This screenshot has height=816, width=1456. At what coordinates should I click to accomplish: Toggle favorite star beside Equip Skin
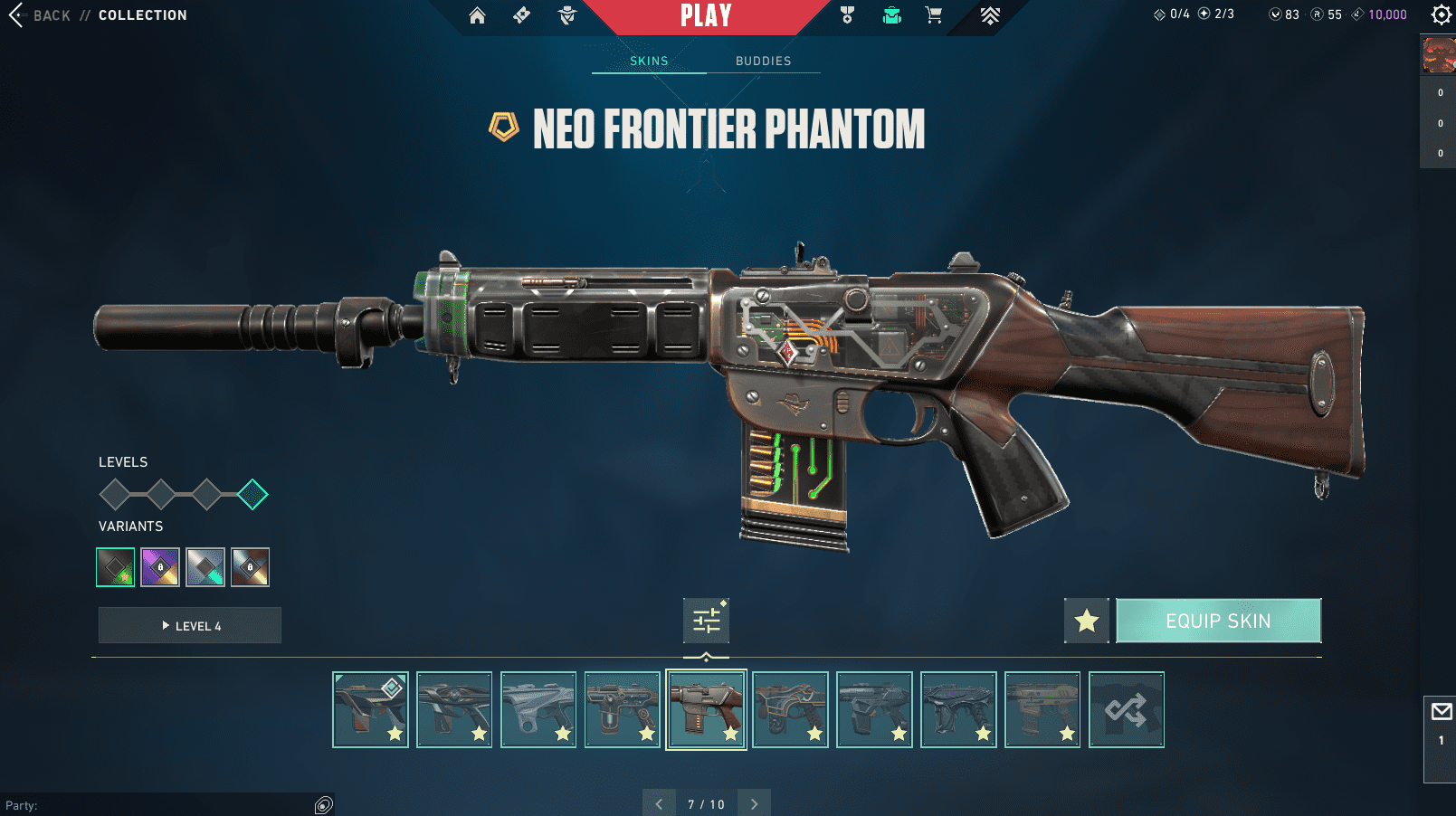click(1086, 621)
